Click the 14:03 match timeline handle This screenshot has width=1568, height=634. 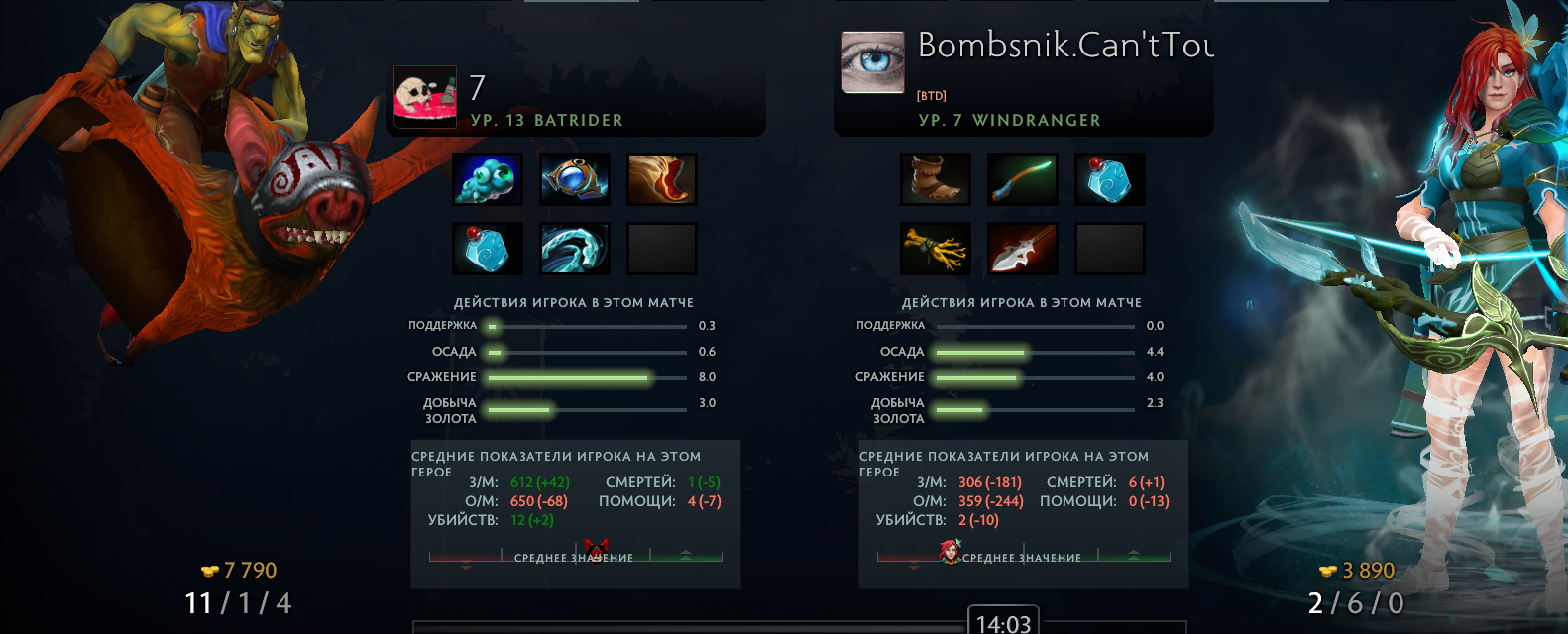coord(1003,622)
